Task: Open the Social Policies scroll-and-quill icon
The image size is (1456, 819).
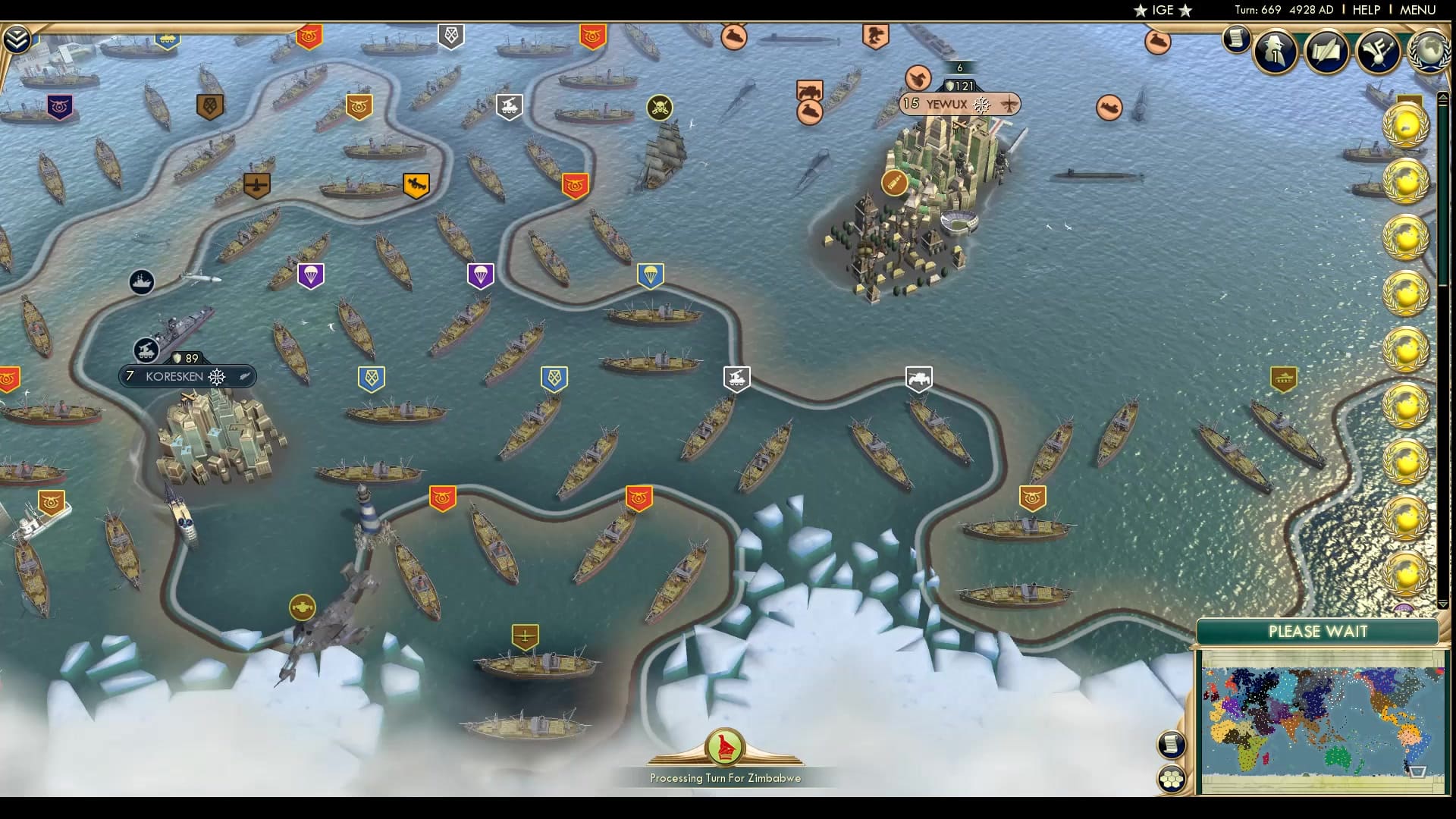Action: point(1326,52)
